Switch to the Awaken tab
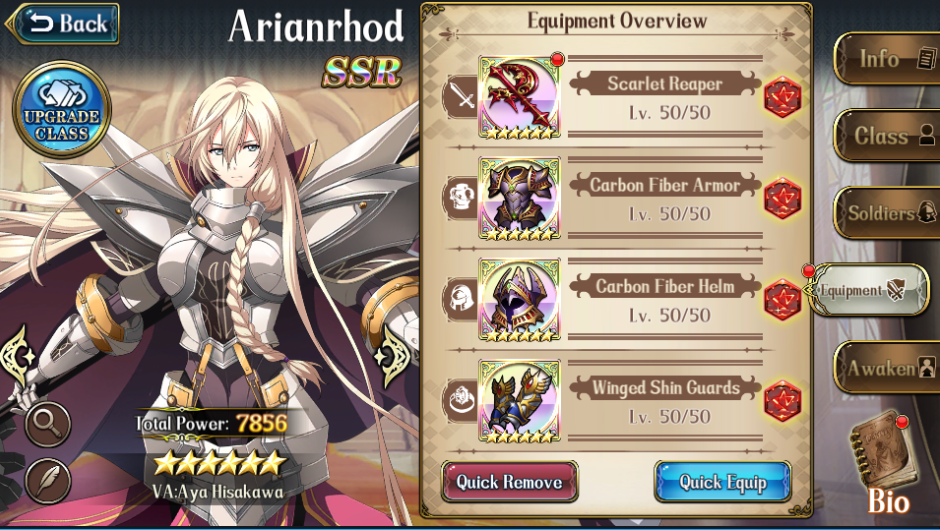 click(886, 368)
